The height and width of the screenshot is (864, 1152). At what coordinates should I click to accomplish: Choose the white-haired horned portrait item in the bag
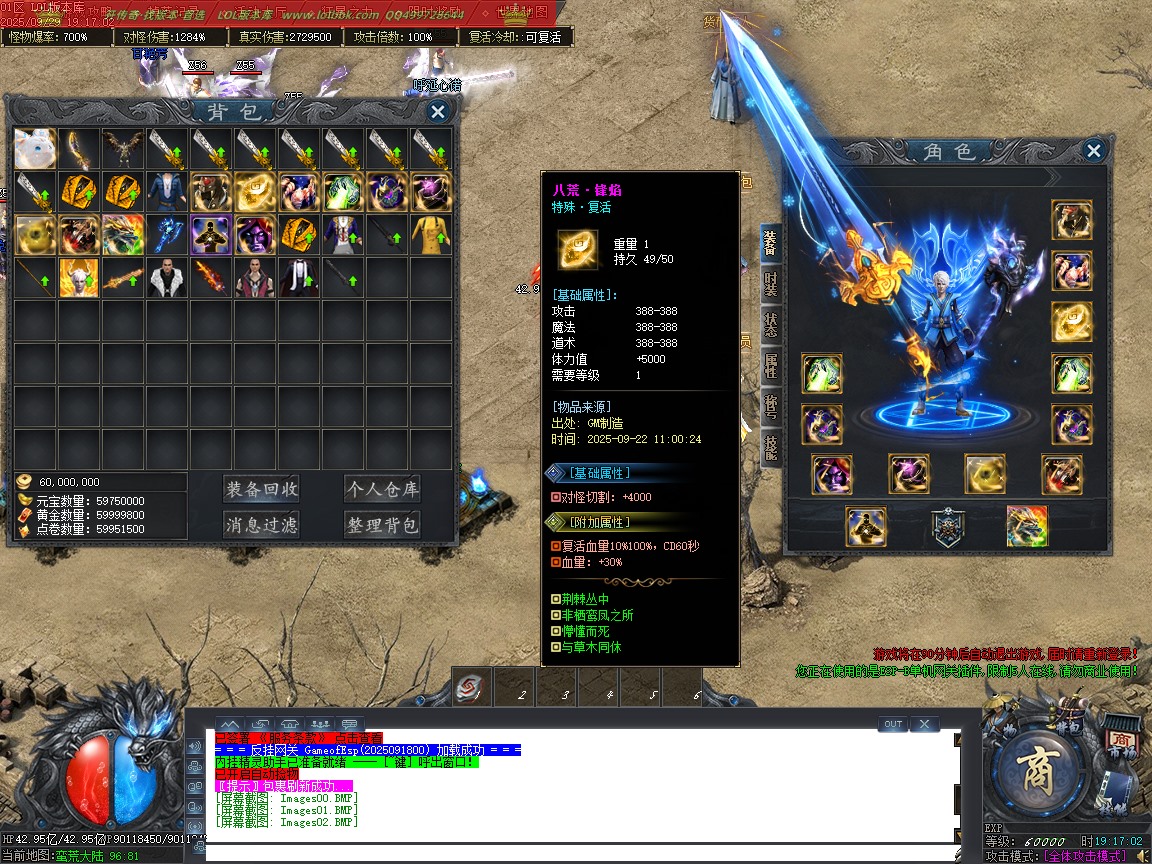[x=79, y=278]
